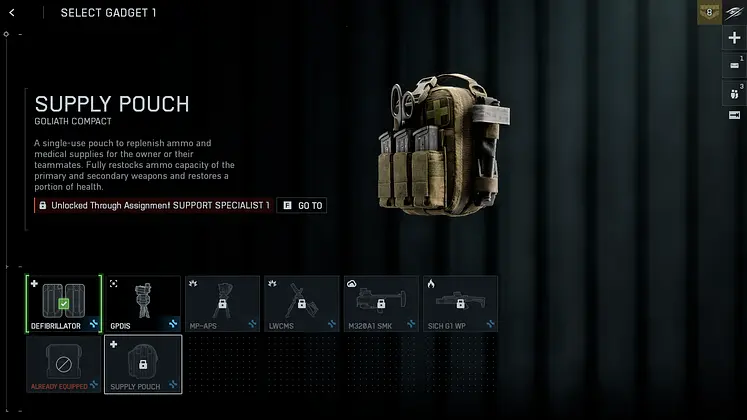Select the M320A1 SMK launcher
747x420 pixels.
[381, 304]
